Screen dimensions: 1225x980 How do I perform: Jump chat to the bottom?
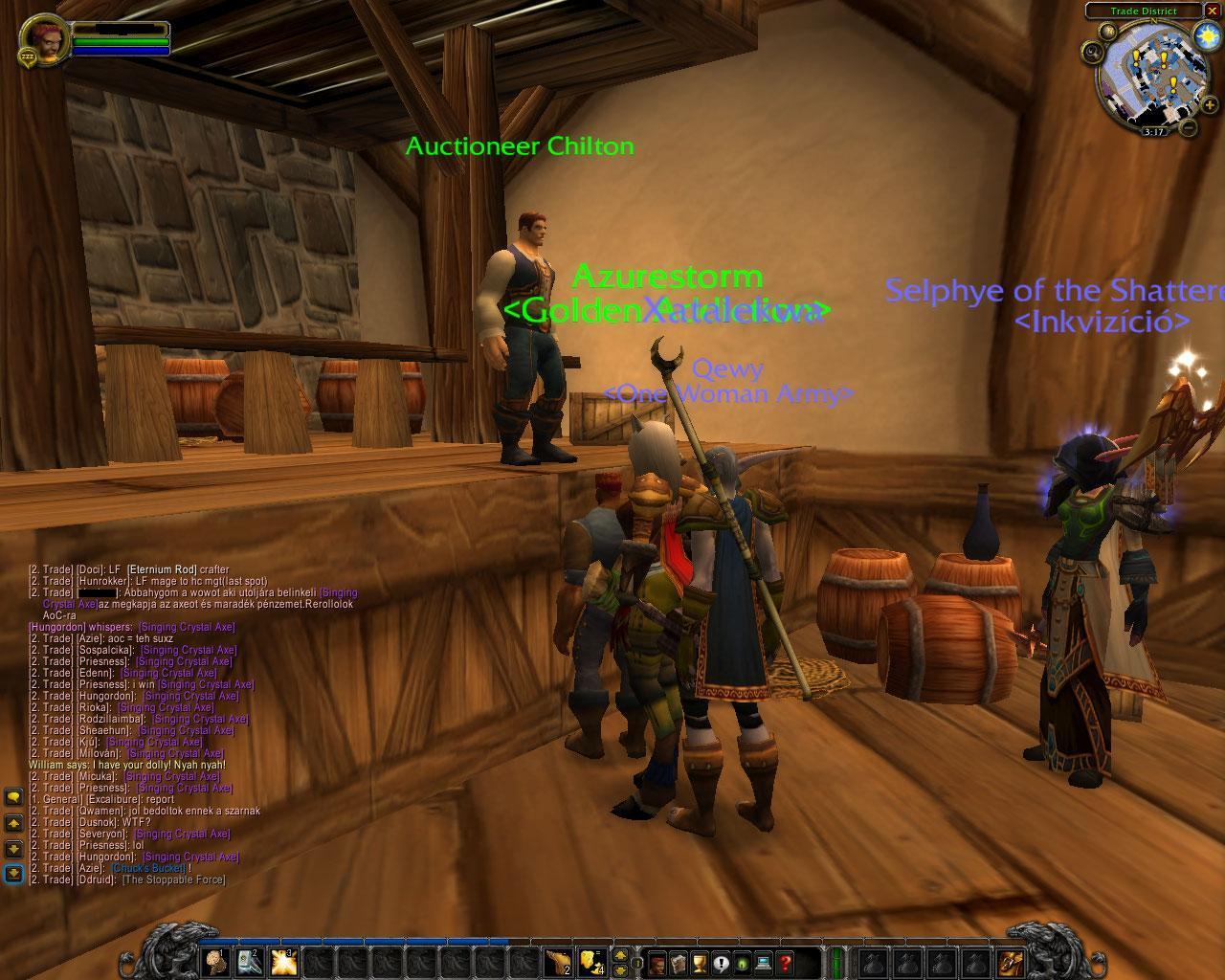pyautogui.click(x=13, y=873)
